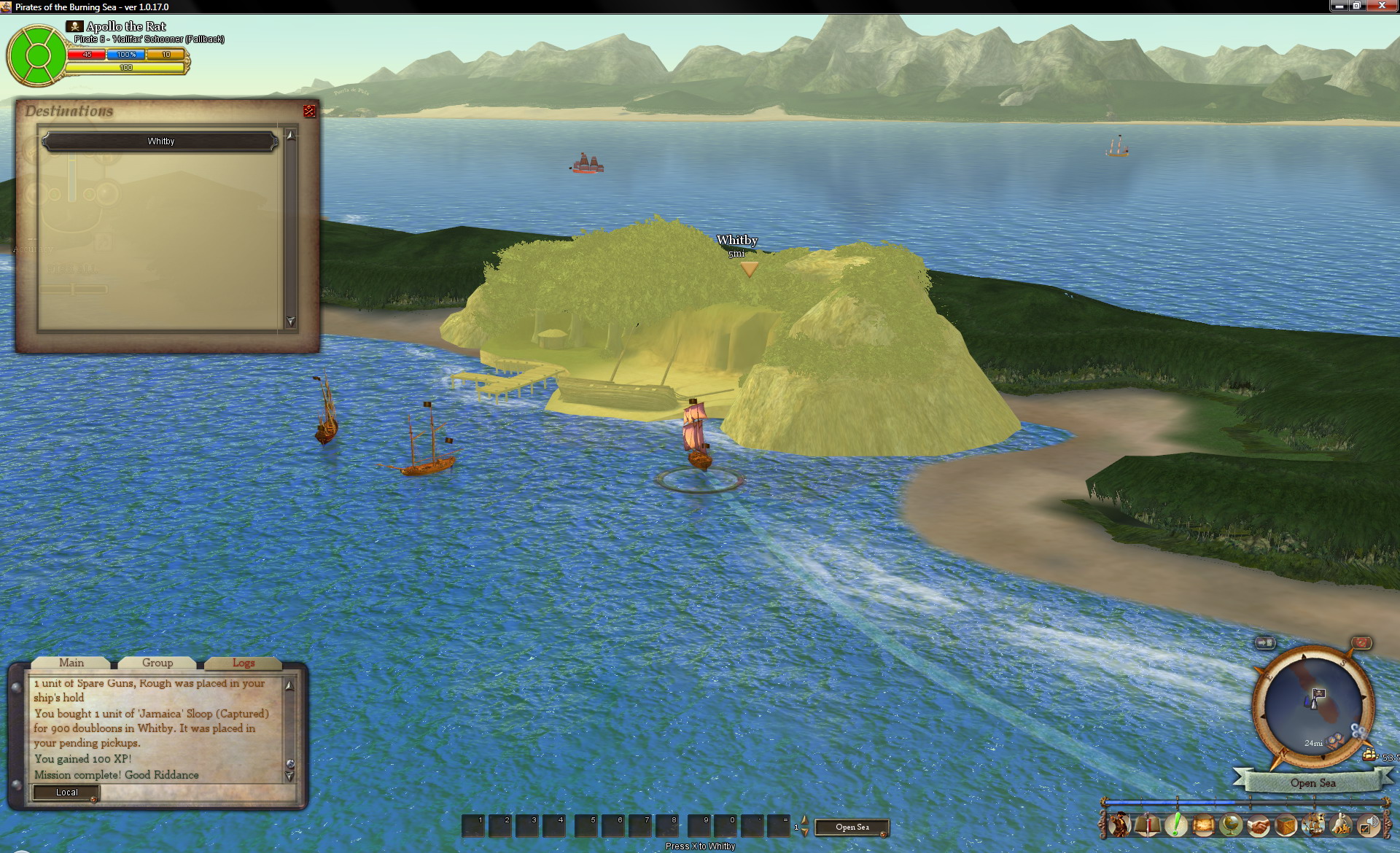The width and height of the screenshot is (1400, 853).
Task: Open the wooden crate cargo icon
Action: pyautogui.click(x=1286, y=825)
